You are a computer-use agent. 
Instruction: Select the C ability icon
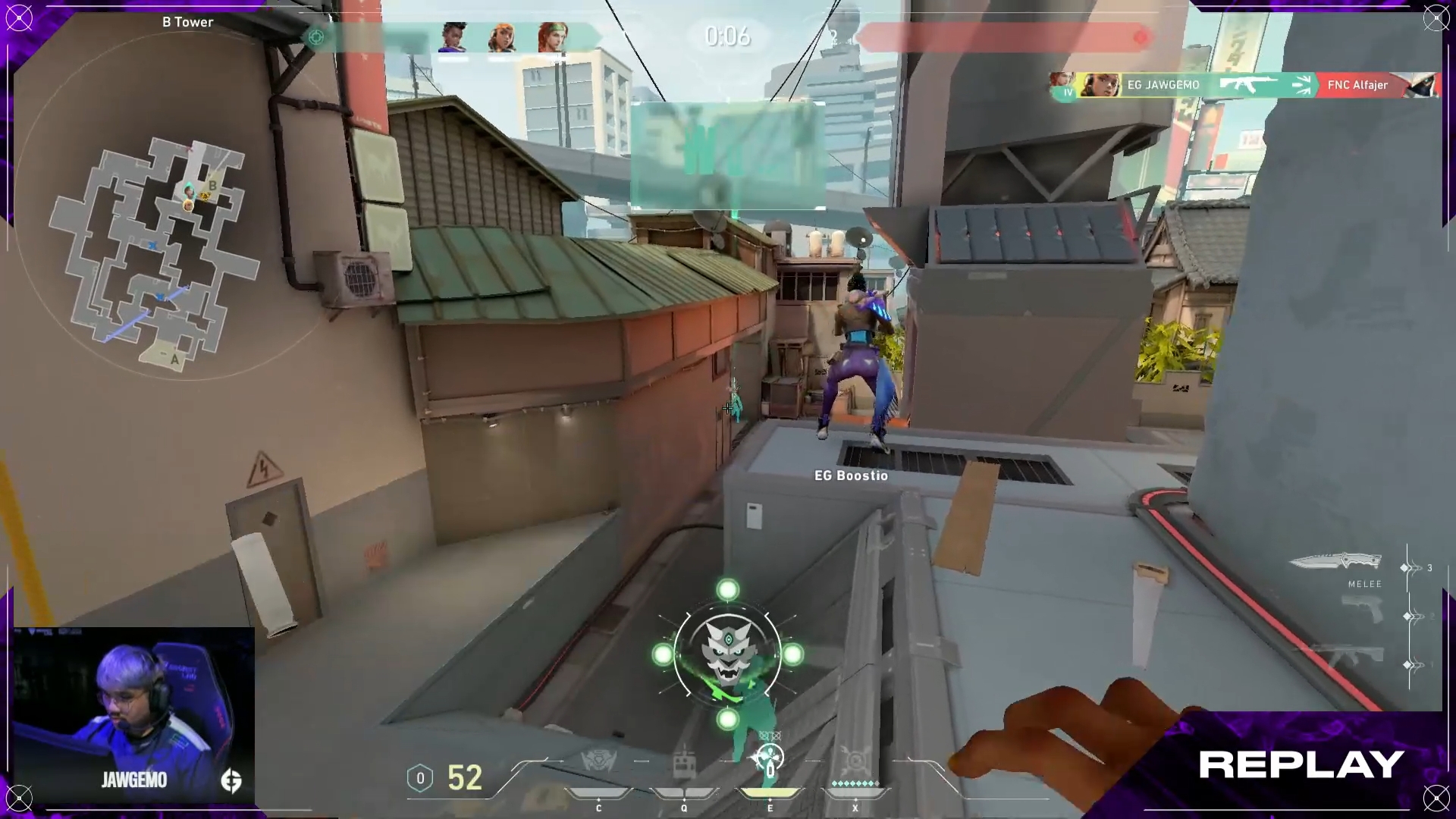coord(598,762)
